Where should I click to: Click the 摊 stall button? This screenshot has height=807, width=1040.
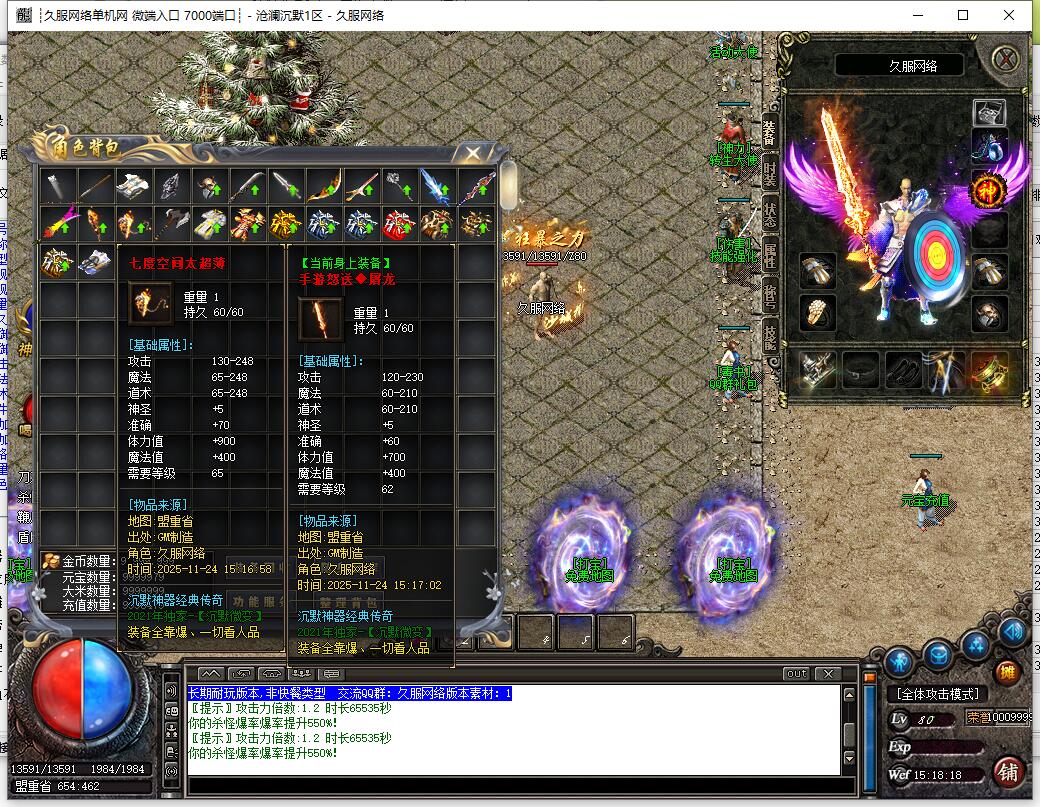(1008, 672)
